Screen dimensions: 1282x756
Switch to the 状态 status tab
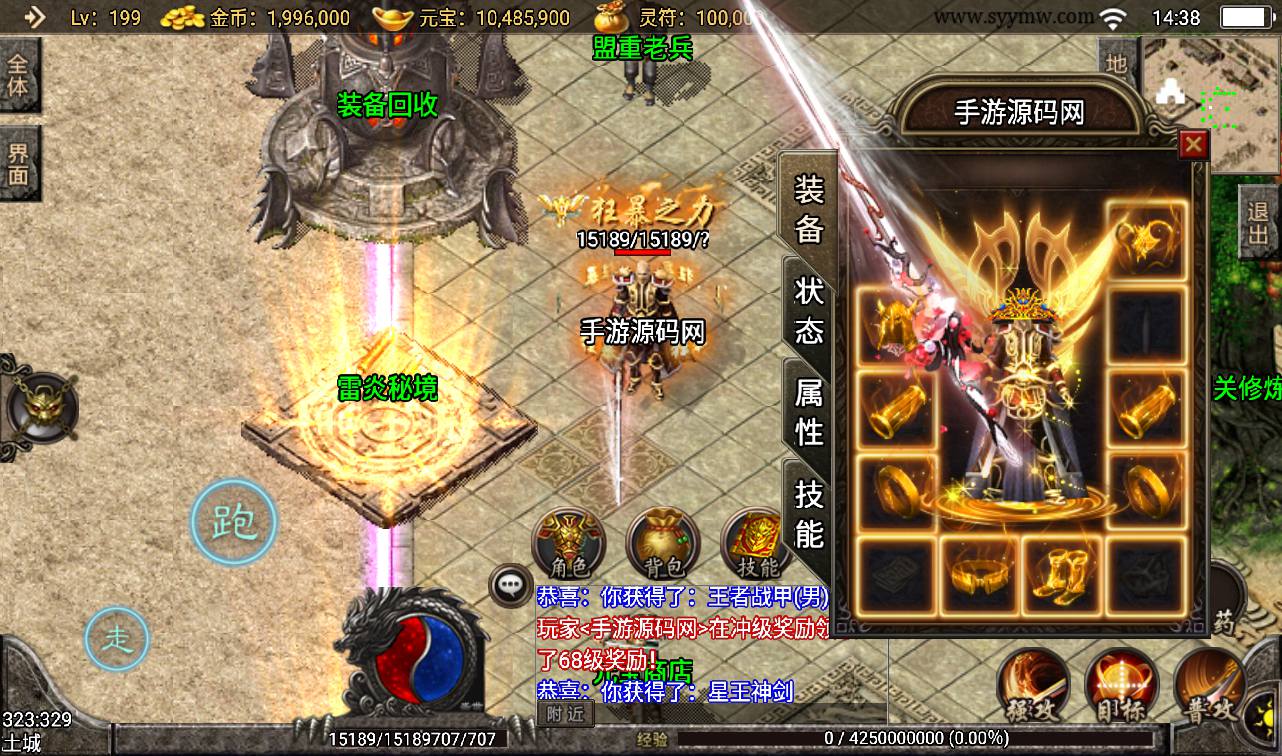click(x=808, y=309)
